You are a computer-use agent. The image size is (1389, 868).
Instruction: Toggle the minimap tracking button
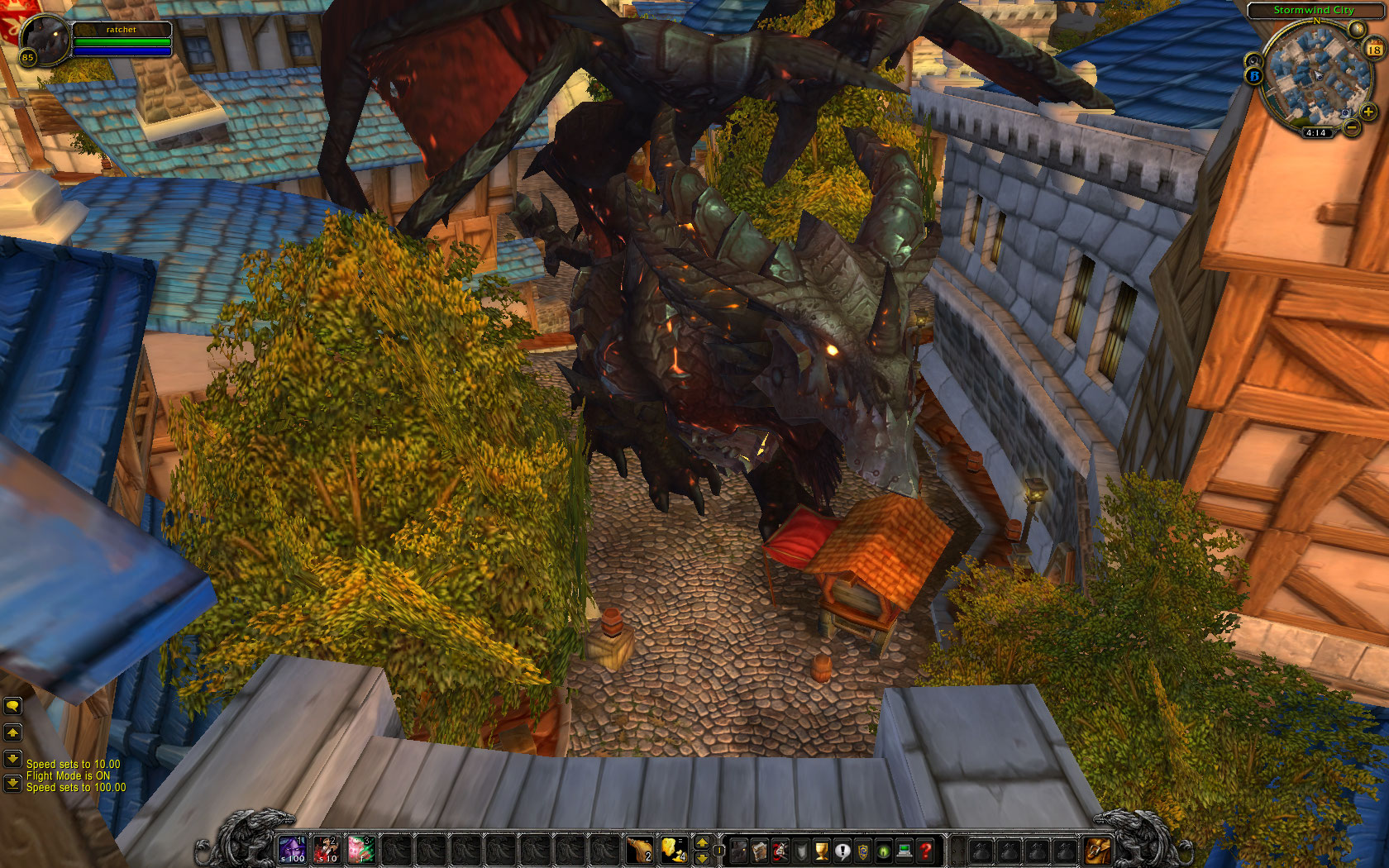(1254, 60)
